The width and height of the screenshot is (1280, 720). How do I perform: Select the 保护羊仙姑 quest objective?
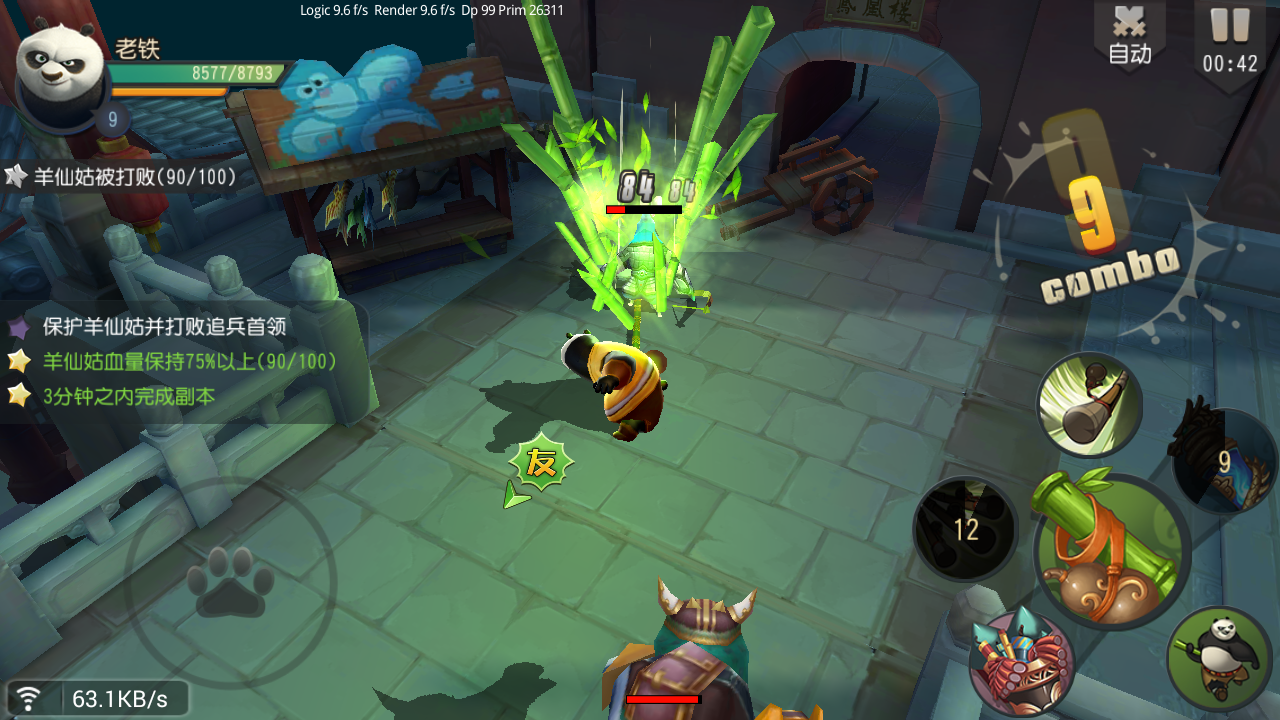click(164, 327)
